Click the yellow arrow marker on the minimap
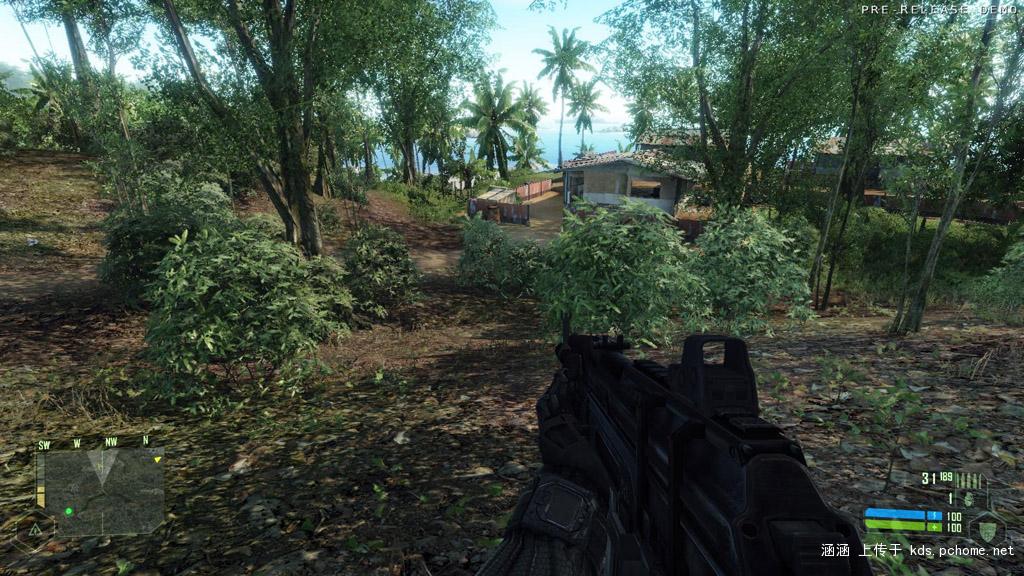The height and width of the screenshot is (576, 1024). click(x=157, y=459)
